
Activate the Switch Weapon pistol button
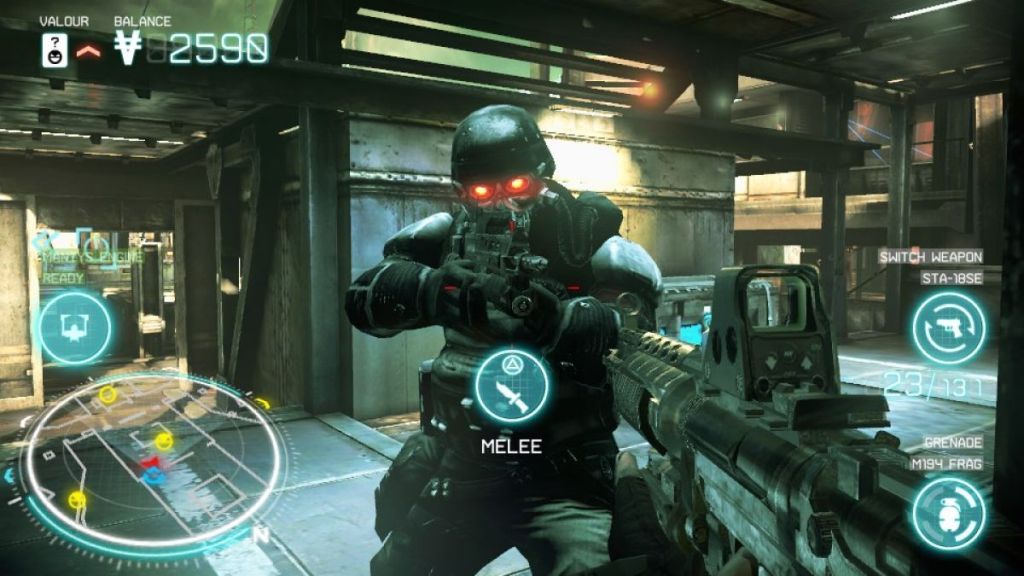click(948, 327)
